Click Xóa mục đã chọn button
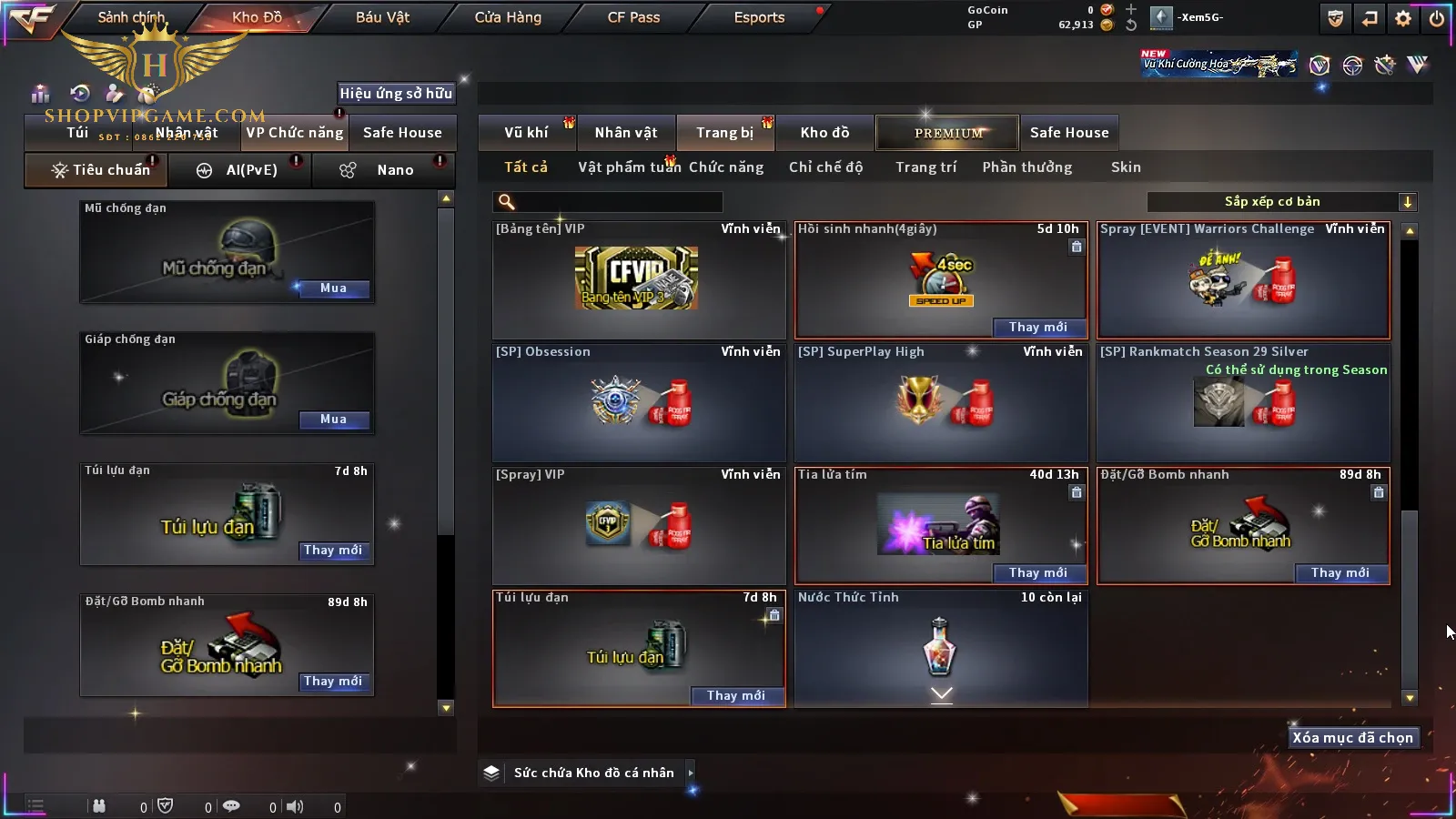This screenshot has height=819, width=1456. [1352, 738]
